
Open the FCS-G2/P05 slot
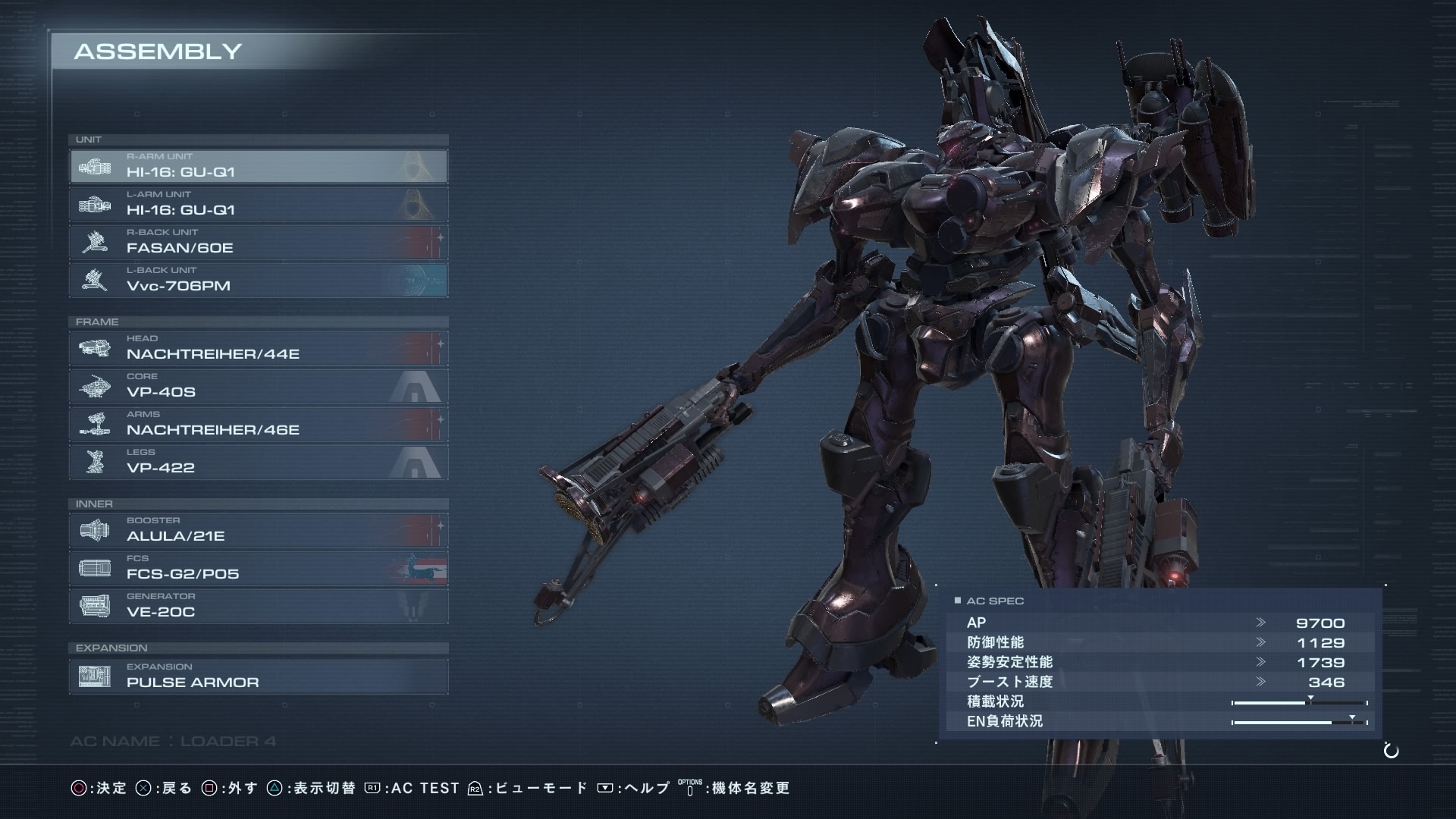pos(258,568)
